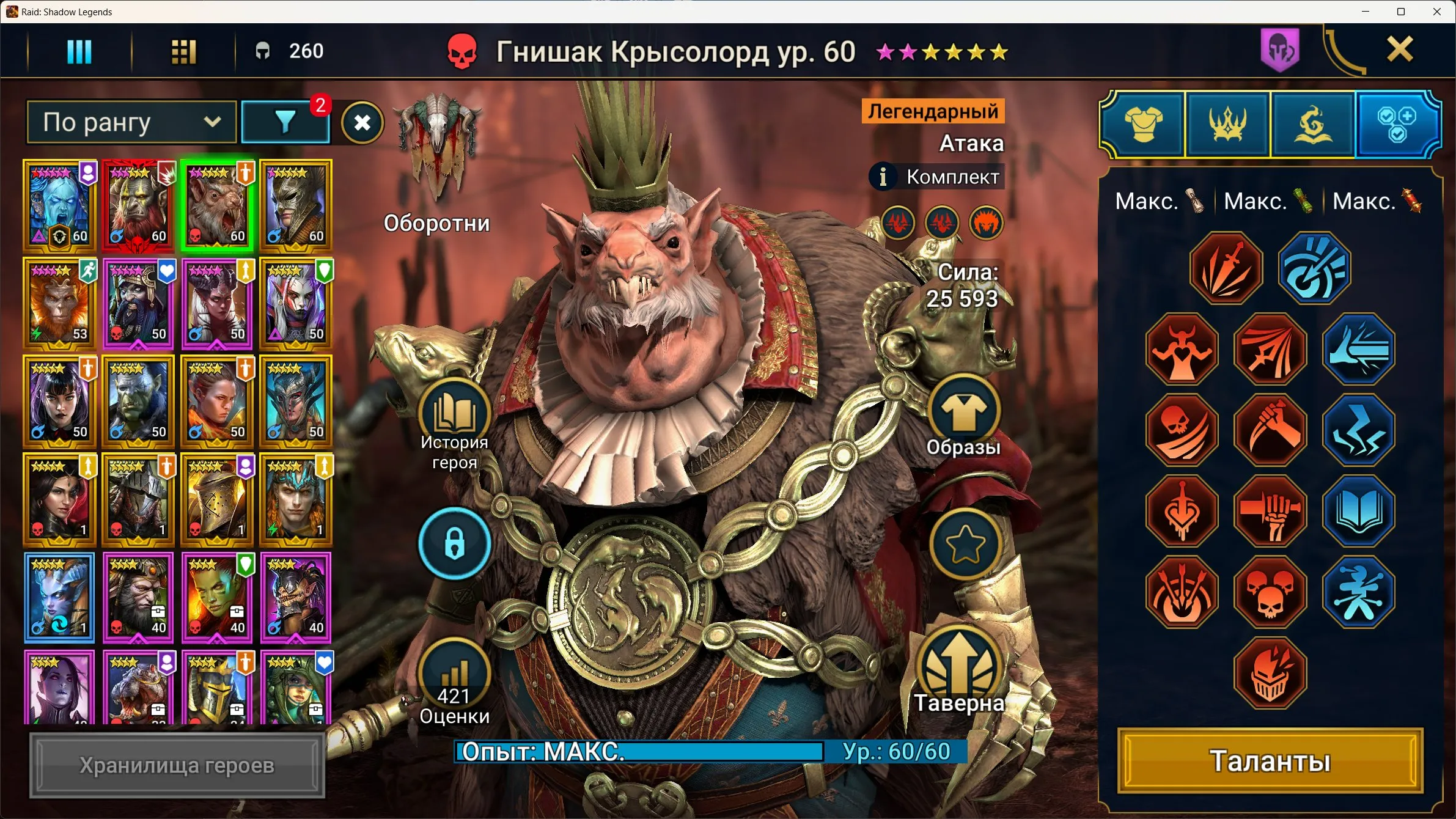Image resolution: width=1456 pixels, height=819 pixels.
Task: Open the По рангу sorting dropdown
Action: [130, 122]
